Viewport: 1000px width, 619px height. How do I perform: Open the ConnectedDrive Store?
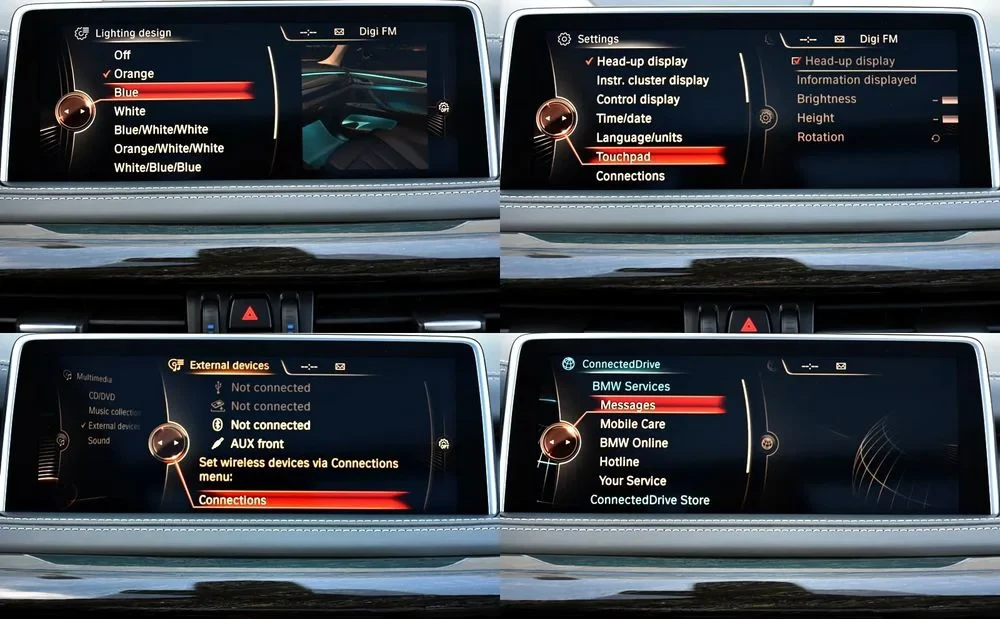pos(649,500)
